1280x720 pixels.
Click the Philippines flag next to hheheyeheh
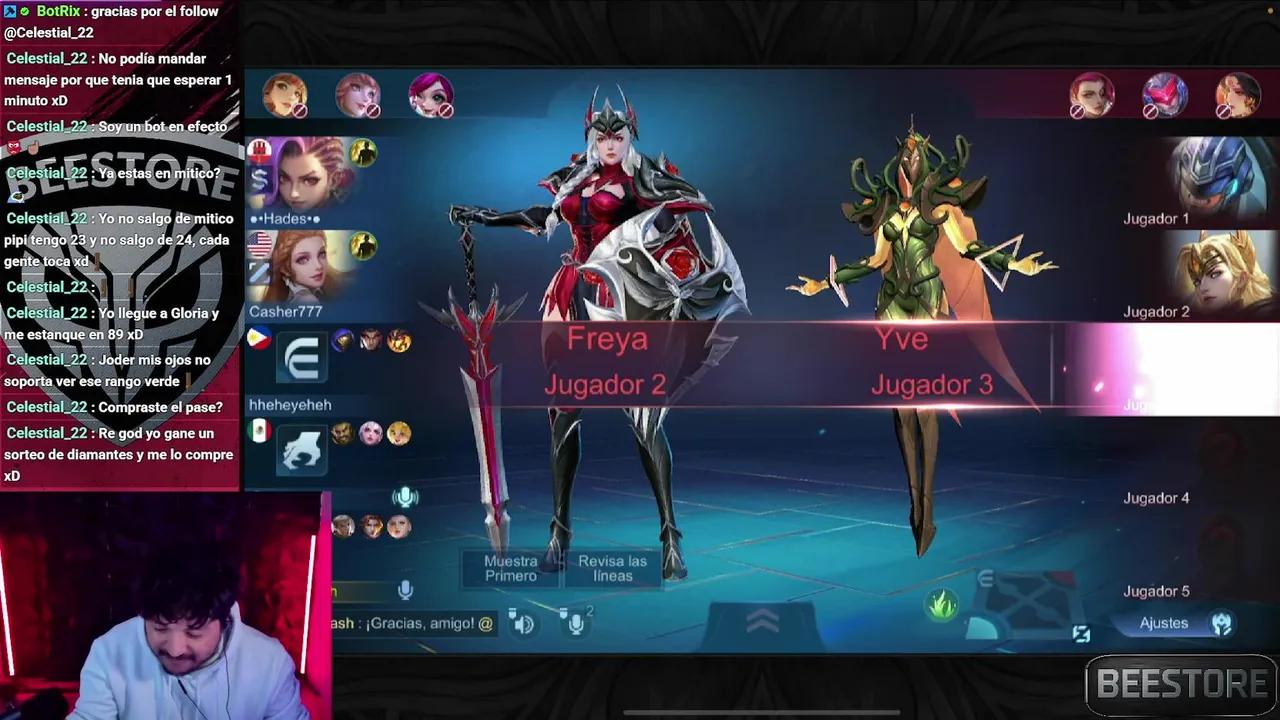259,340
